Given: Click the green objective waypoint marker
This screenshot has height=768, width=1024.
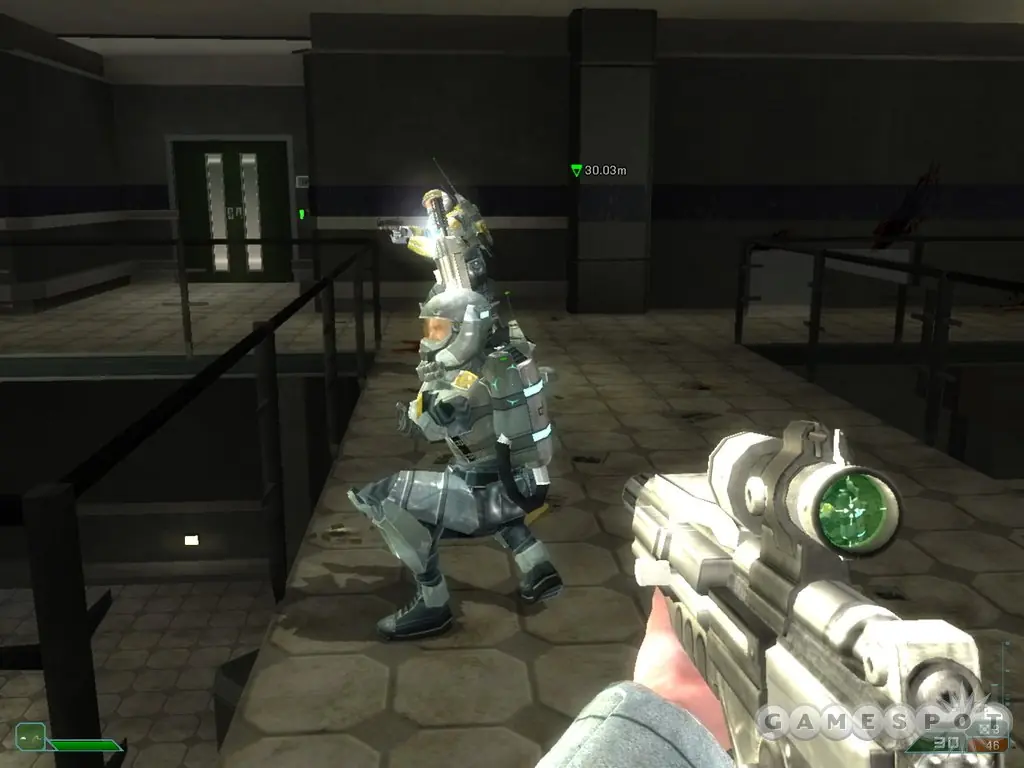Looking at the screenshot, I should click(576, 171).
